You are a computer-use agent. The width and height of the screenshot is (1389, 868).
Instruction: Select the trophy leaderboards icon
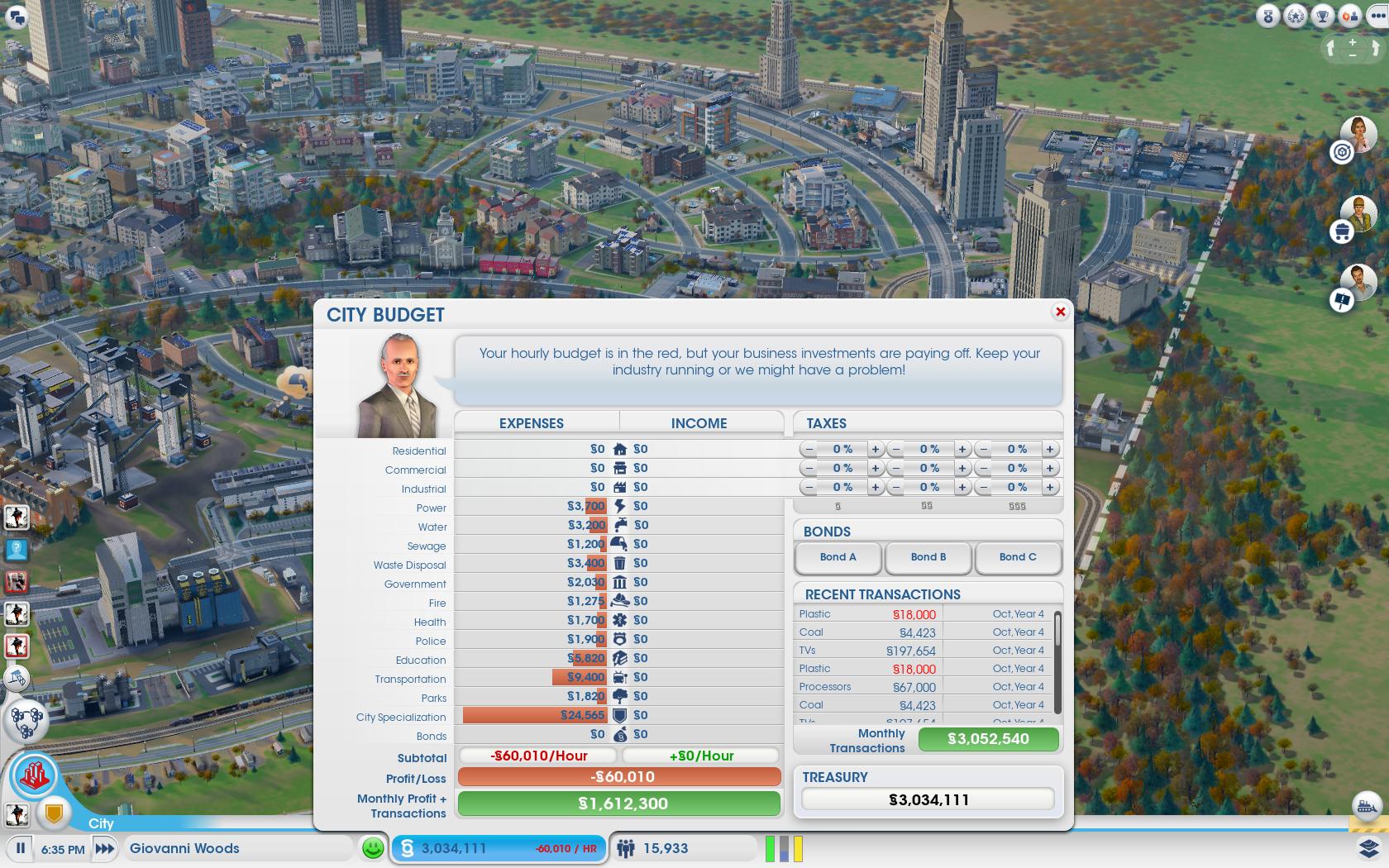(1321, 15)
